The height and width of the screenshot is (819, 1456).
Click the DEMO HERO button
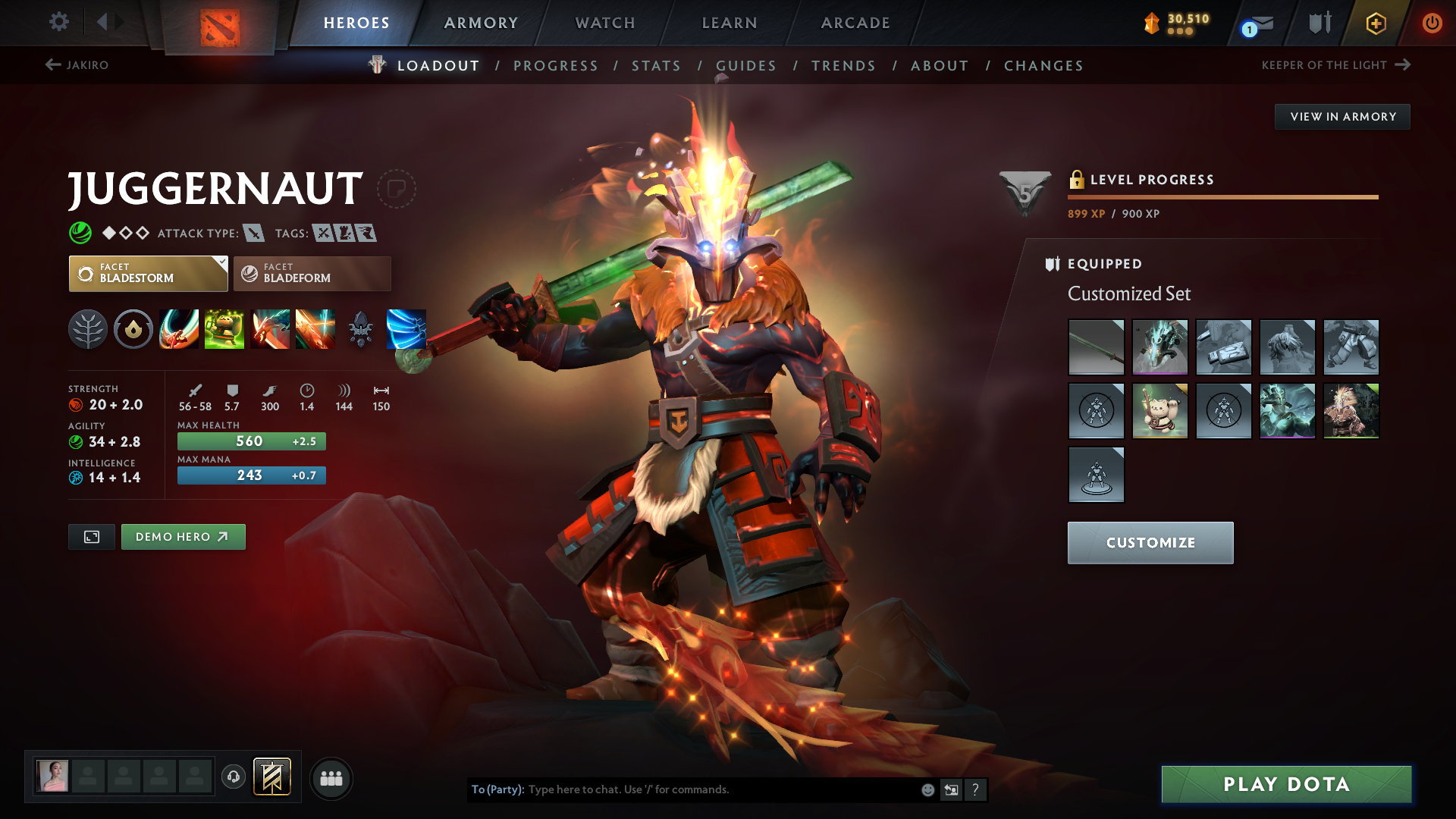click(183, 536)
